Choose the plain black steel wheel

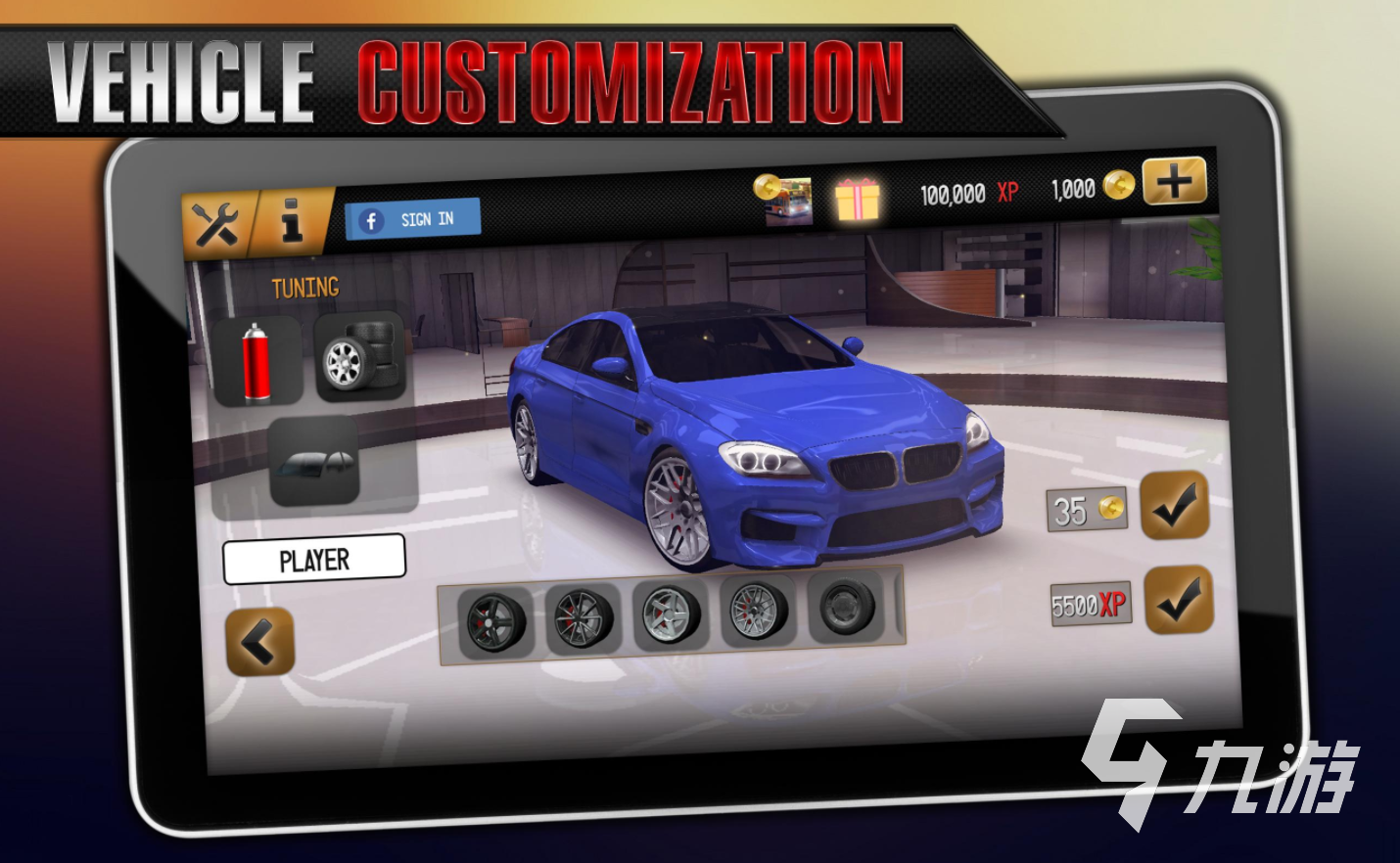click(848, 609)
